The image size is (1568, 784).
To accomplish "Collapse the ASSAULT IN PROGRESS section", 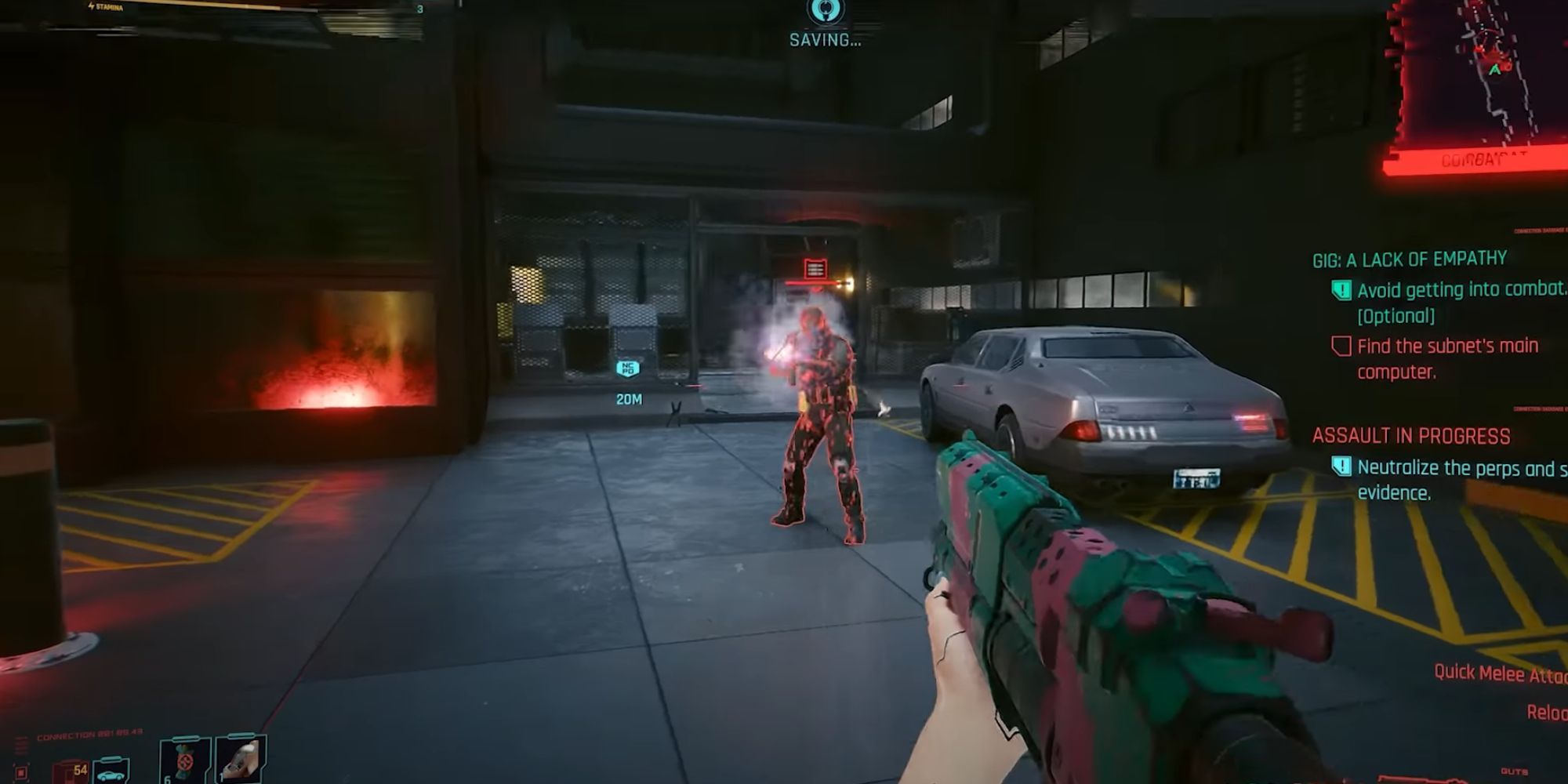I will pos(1411,433).
